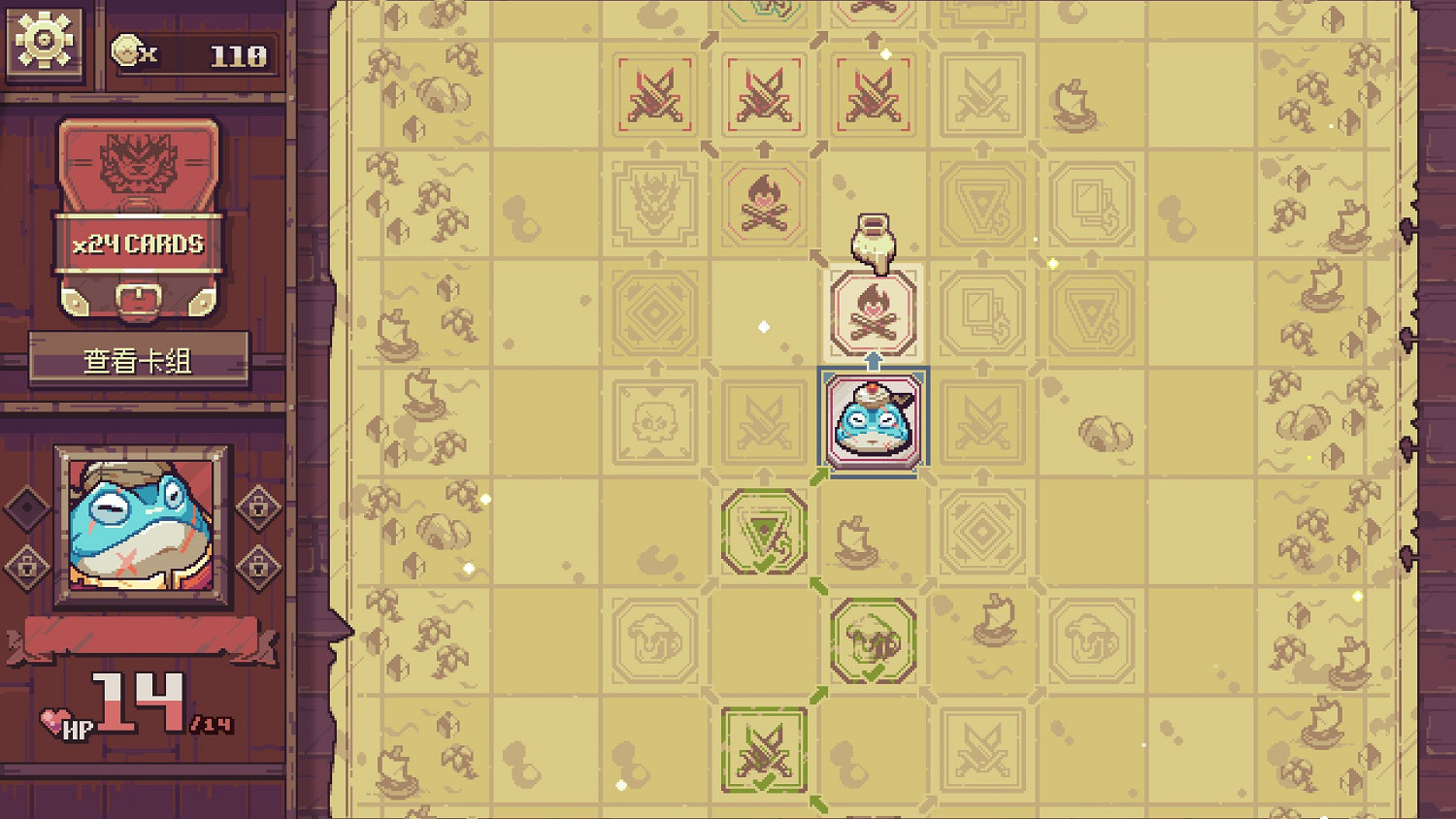Select the player's frog token on the map

point(872,422)
